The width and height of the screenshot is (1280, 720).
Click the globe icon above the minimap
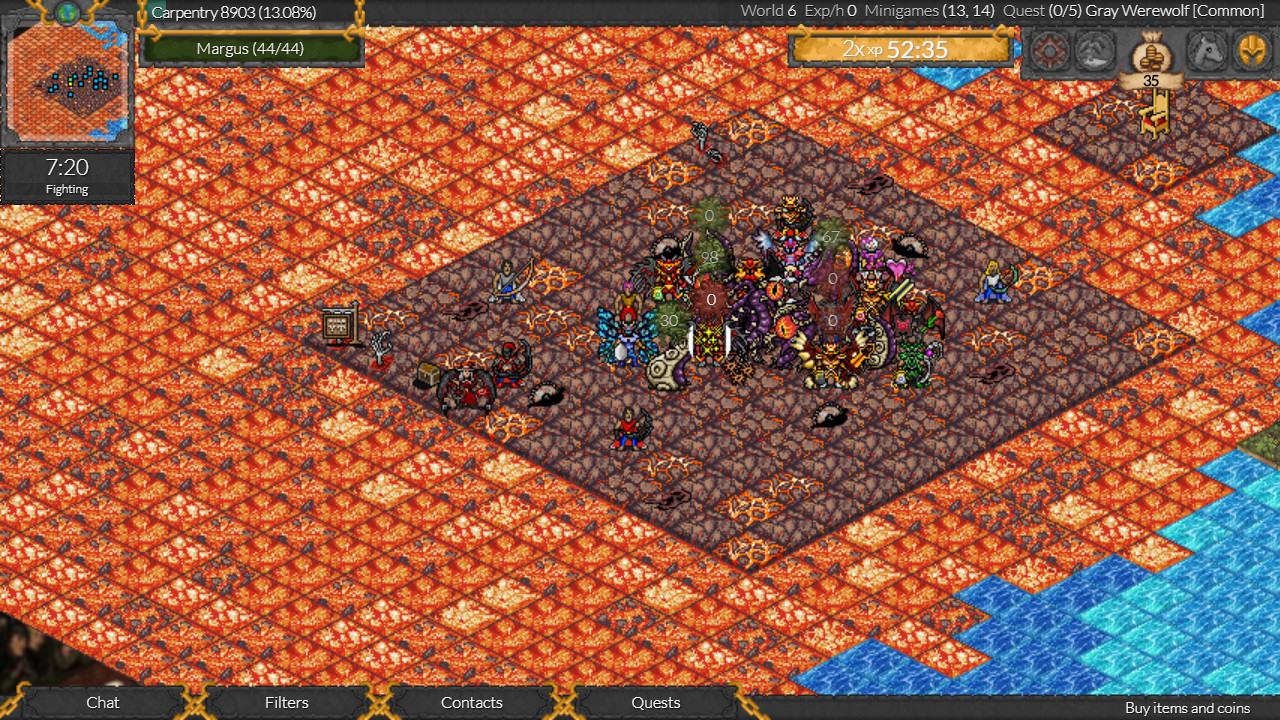coord(66,10)
